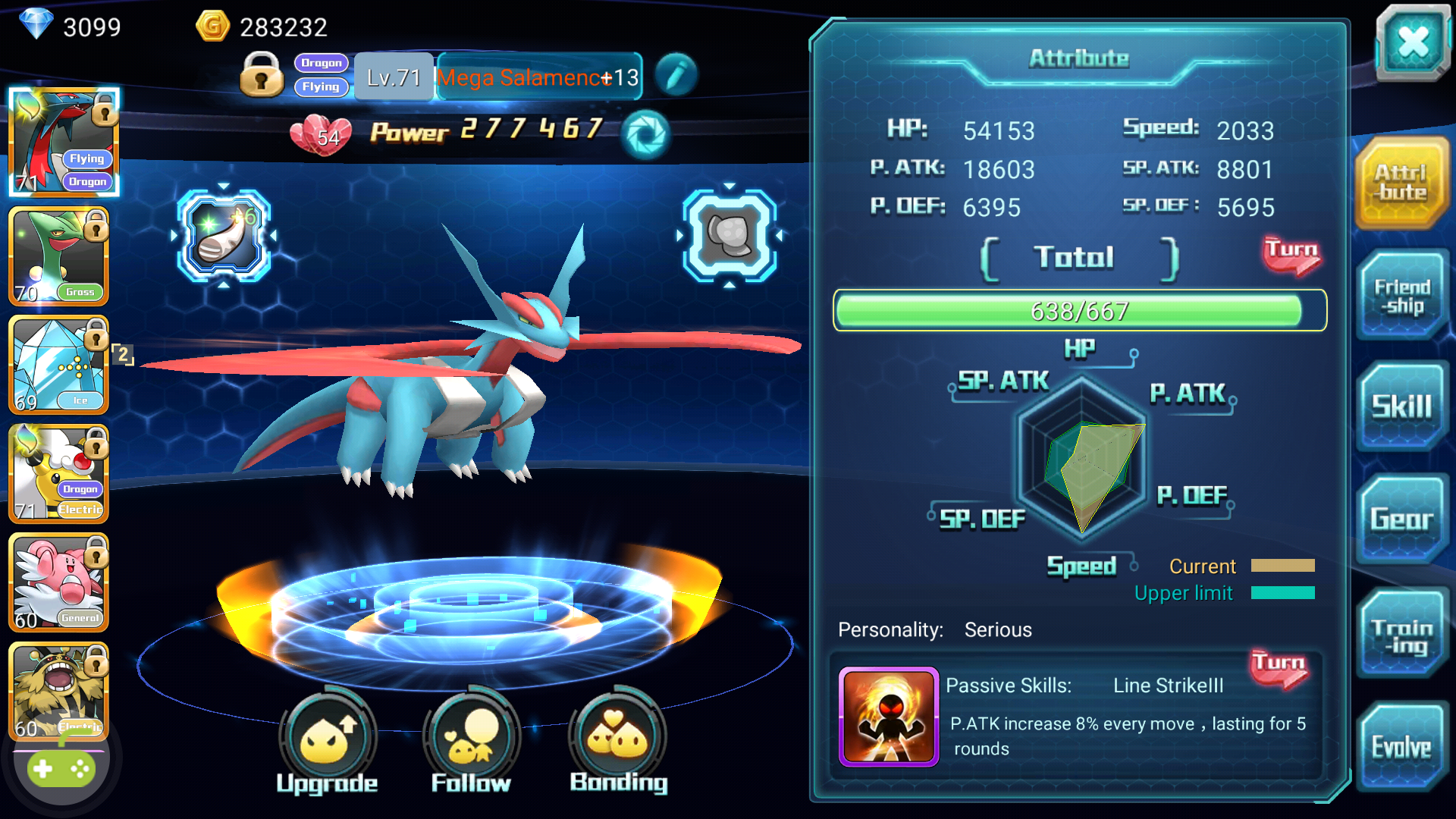Switch to the Attribute tab

(1401, 184)
